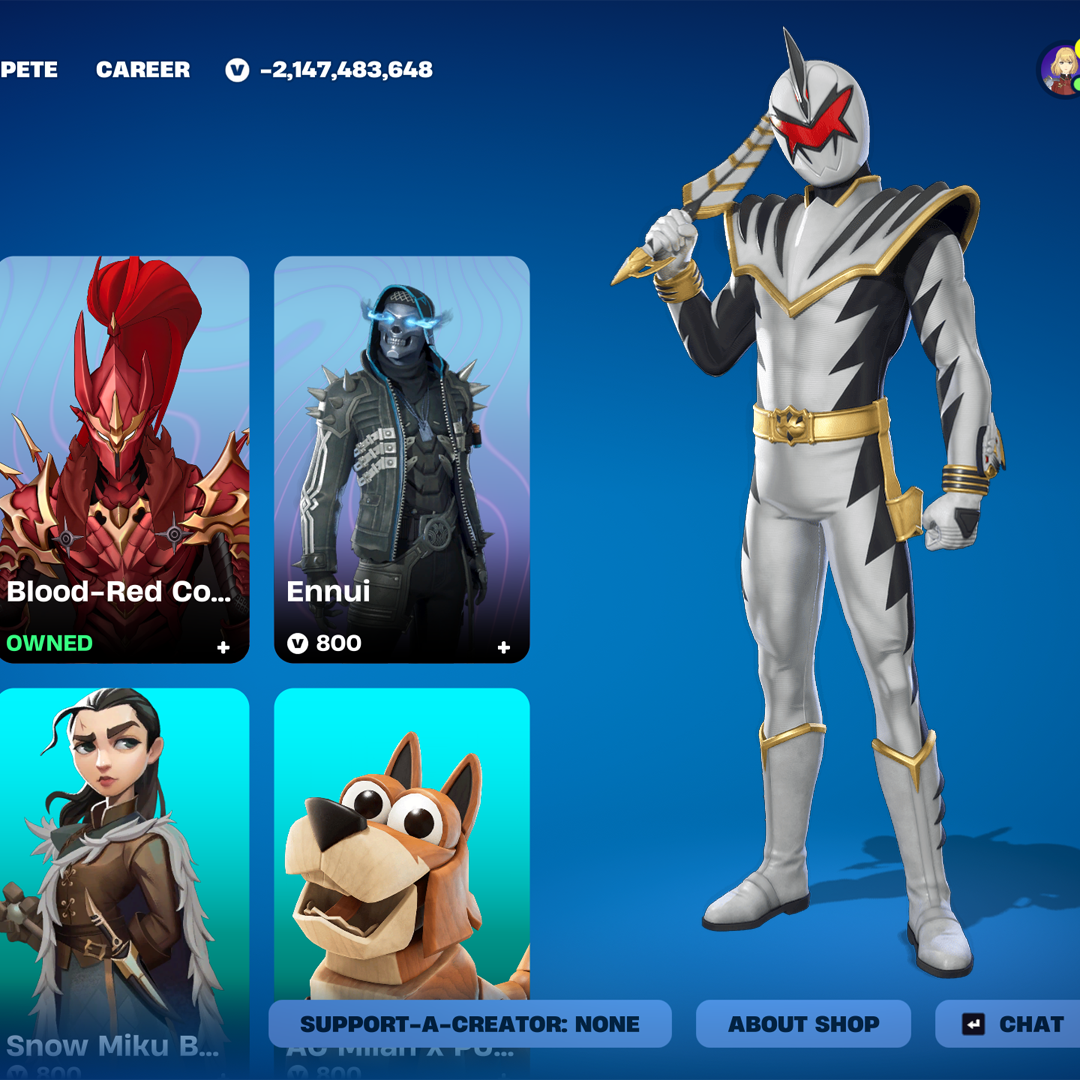Image resolution: width=1080 pixels, height=1080 pixels.
Task: Open the Chat panel
Action: click(1012, 1024)
